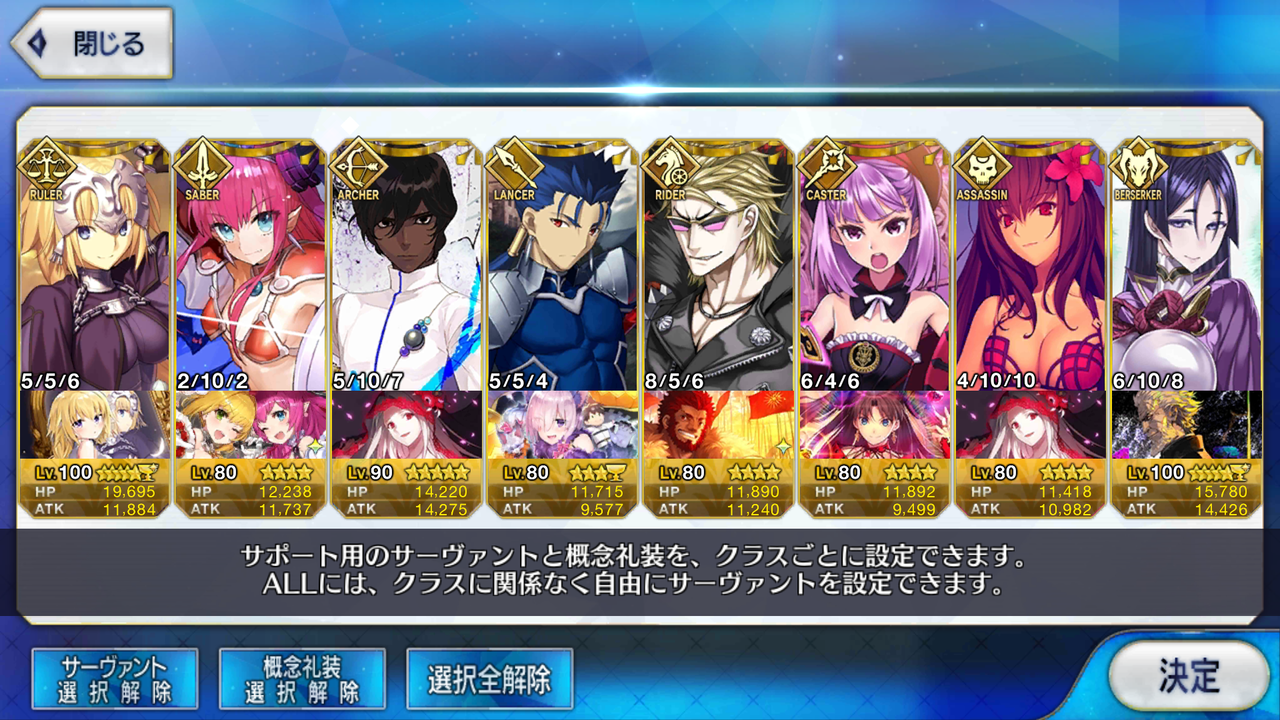
Task: Open the Caster slot's craft essence
Action: click(x=874, y=425)
